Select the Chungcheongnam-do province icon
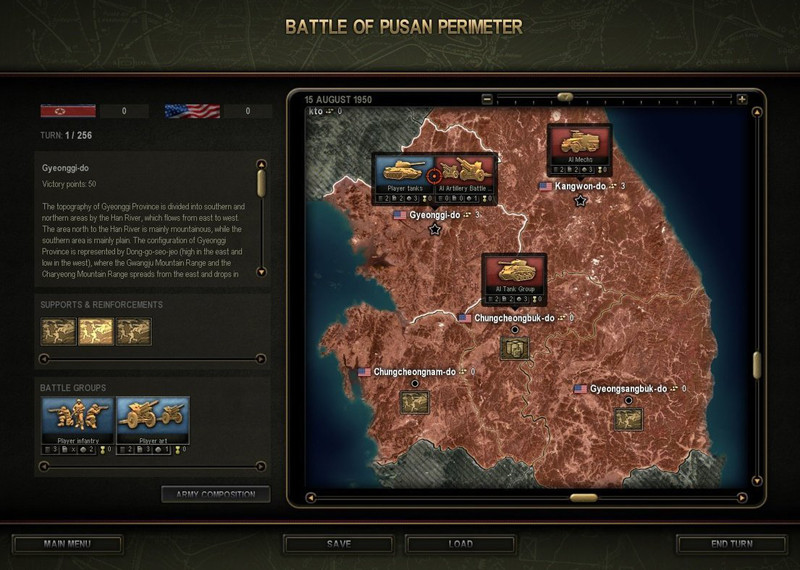The height and width of the screenshot is (570, 800). click(x=414, y=401)
